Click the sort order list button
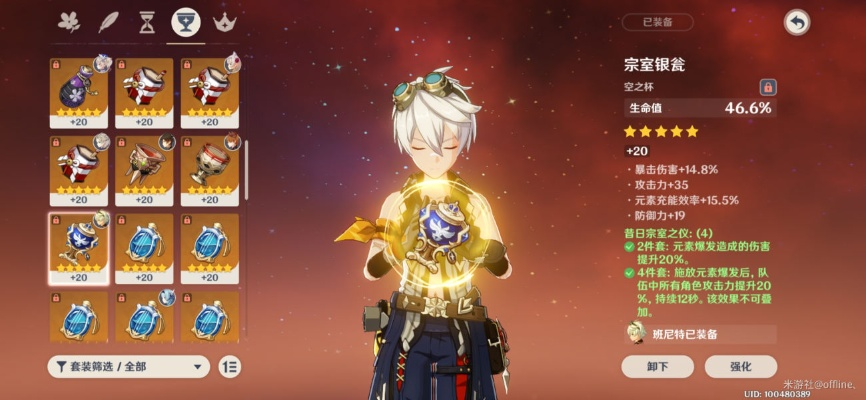This screenshot has width=866, height=400. pos(230,366)
